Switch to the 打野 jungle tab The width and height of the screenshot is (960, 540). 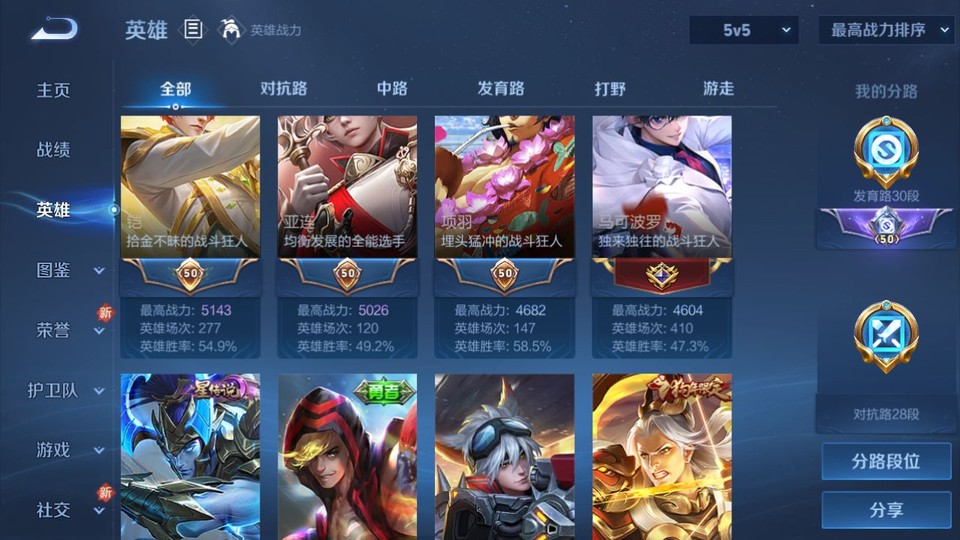pyautogui.click(x=610, y=89)
